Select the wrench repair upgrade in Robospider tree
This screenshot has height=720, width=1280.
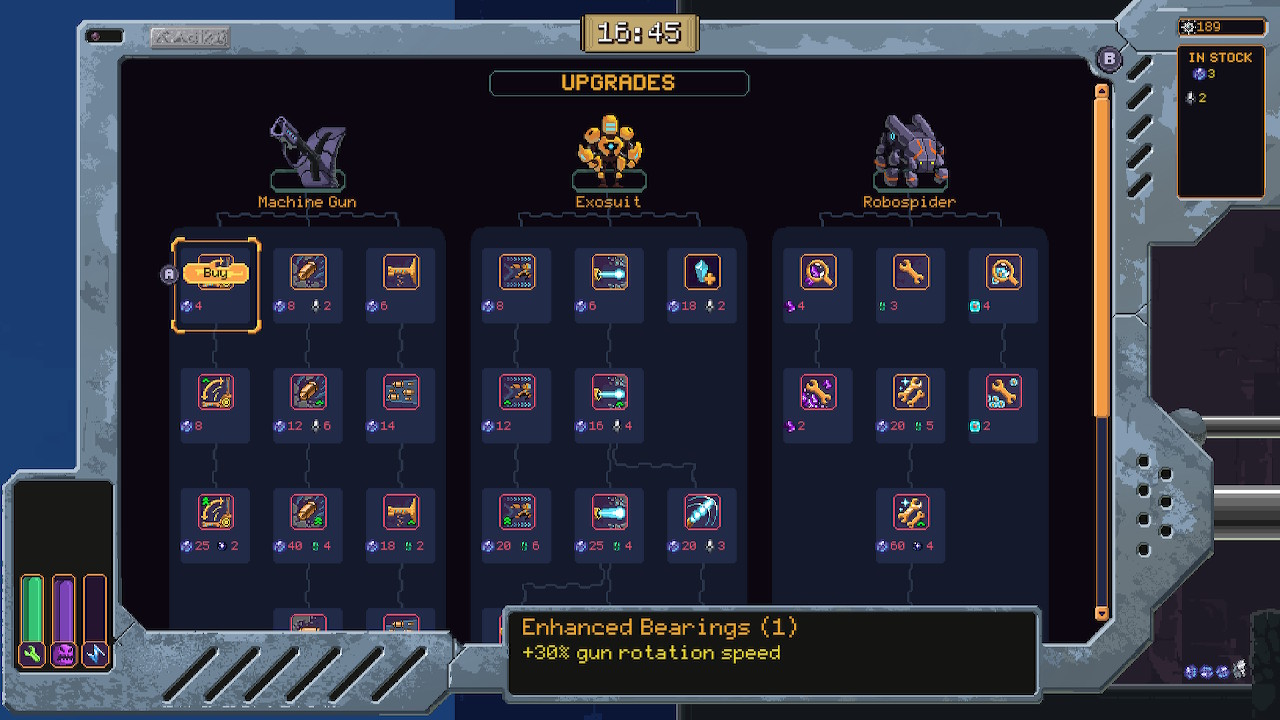909,270
